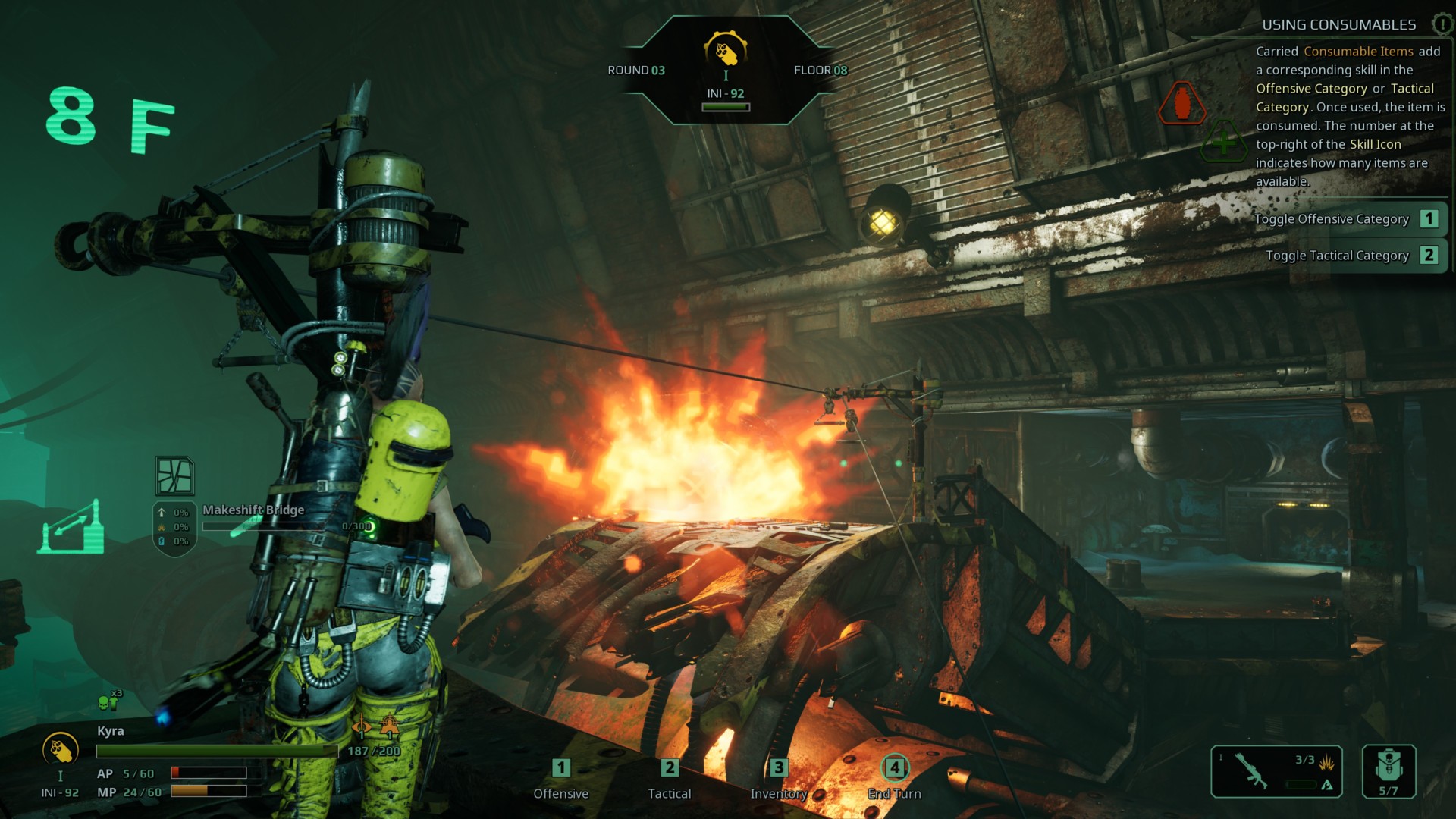The image size is (1456, 819).
Task: Select the Makeshift Bridge cracked-panel icon
Action: (174, 475)
